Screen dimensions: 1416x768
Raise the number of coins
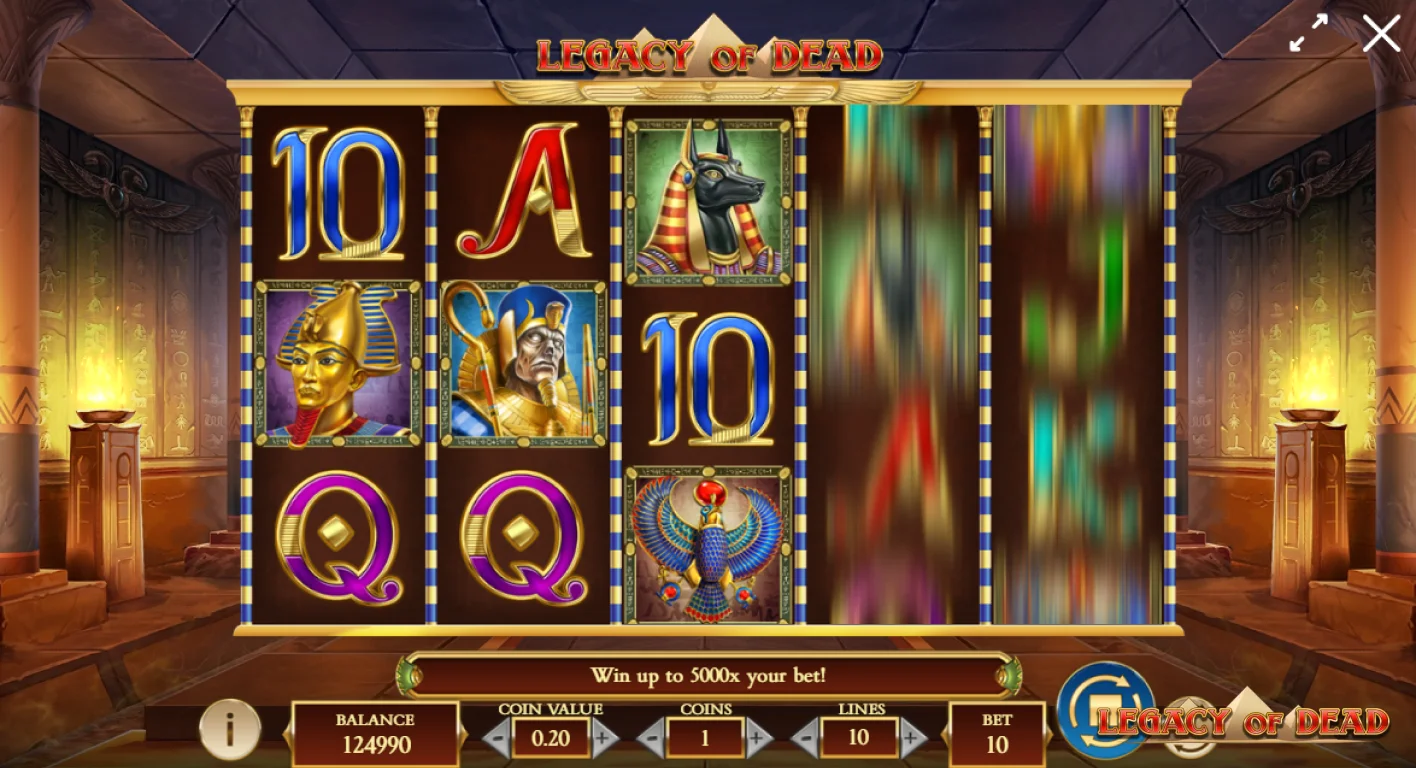tap(759, 740)
